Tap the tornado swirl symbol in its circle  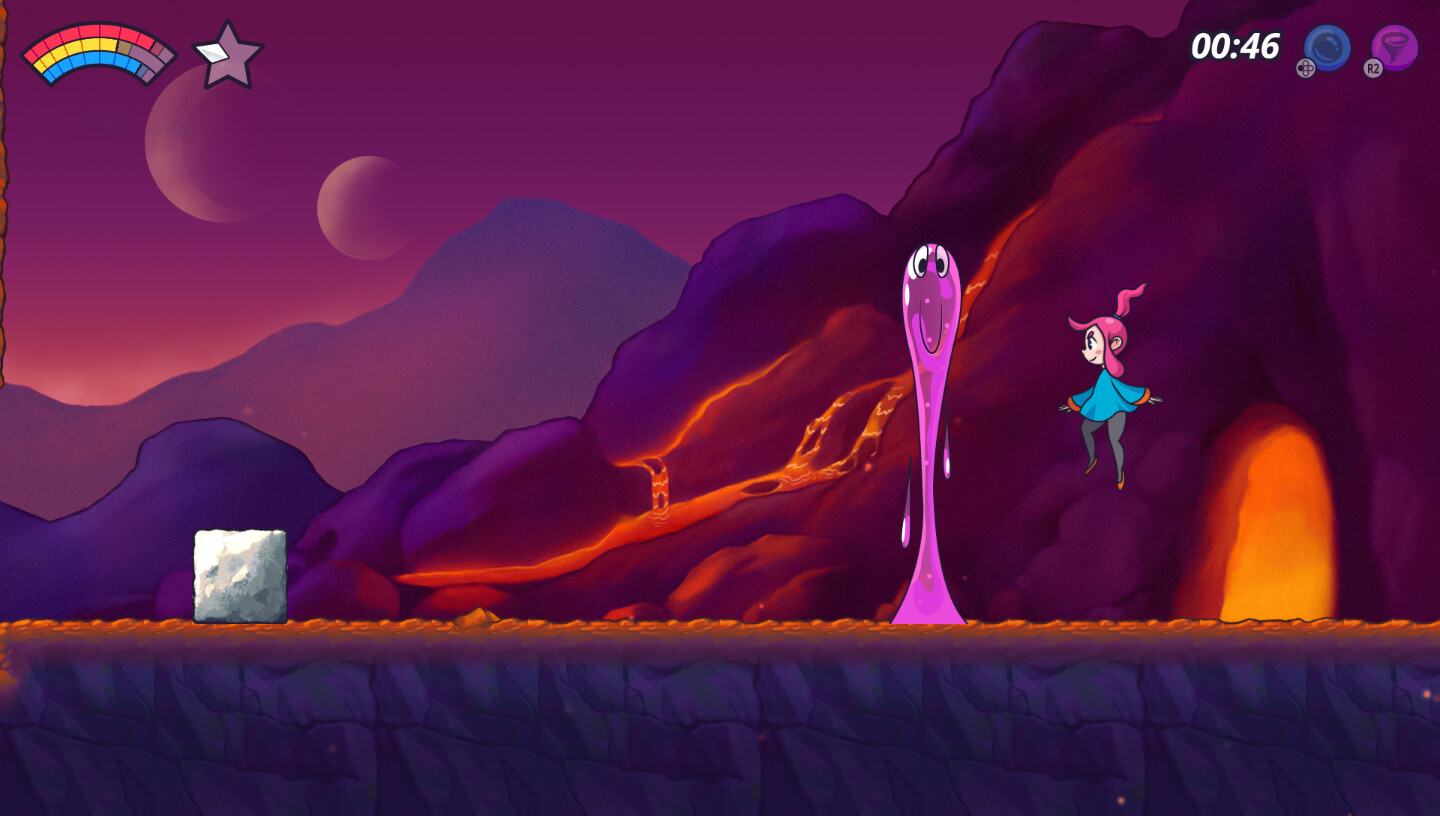[1394, 44]
